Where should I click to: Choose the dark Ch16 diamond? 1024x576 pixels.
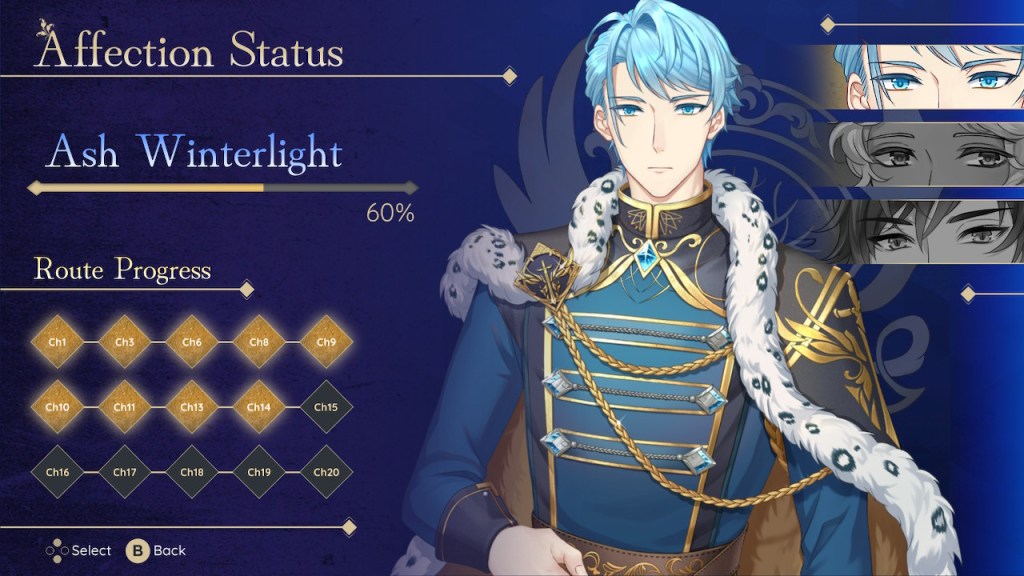[57, 472]
